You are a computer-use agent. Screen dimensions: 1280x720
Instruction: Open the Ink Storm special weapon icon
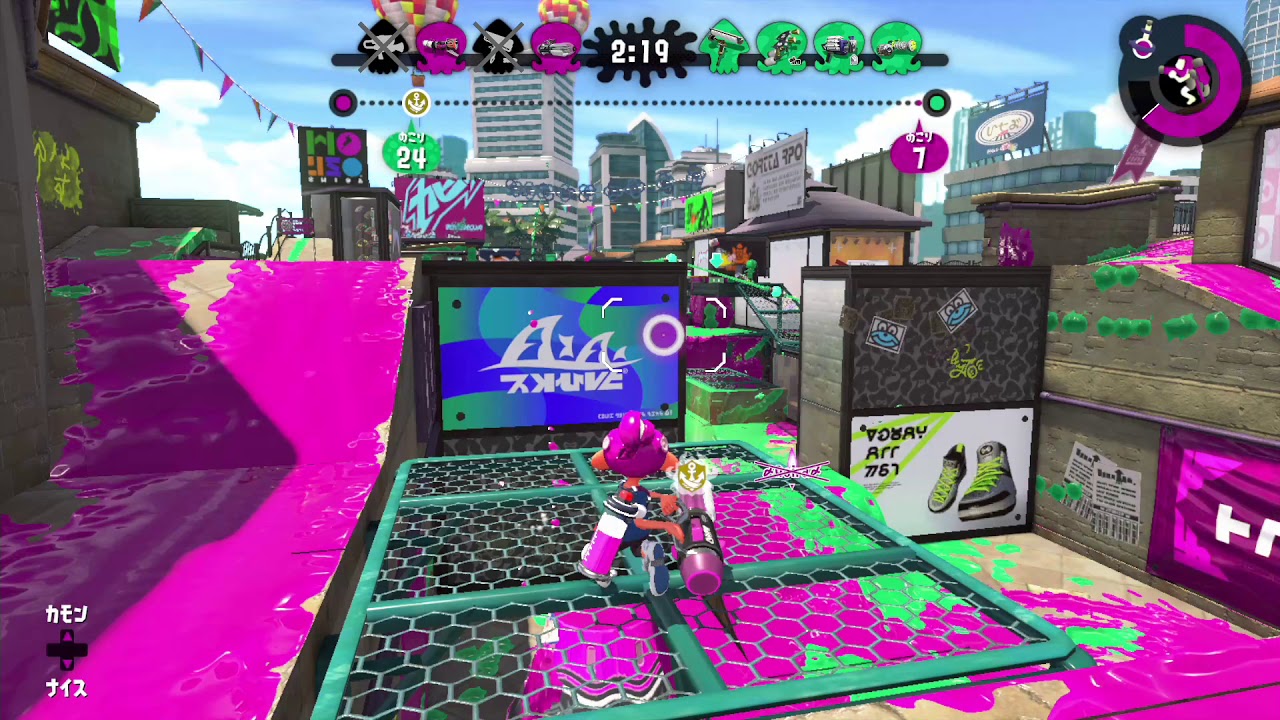1143,45
